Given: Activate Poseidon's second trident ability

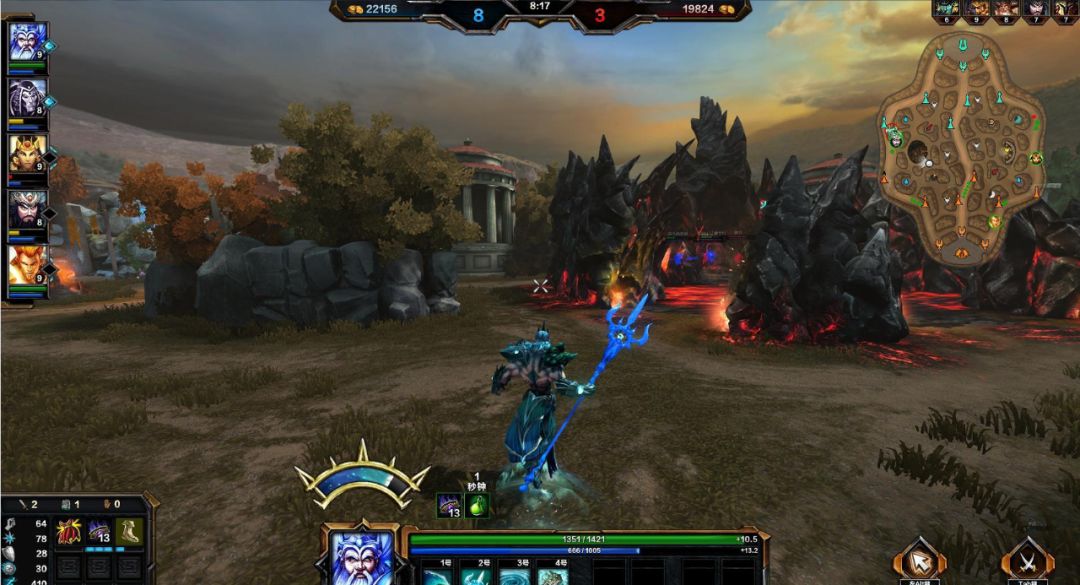Looking at the screenshot, I should pos(475,577).
